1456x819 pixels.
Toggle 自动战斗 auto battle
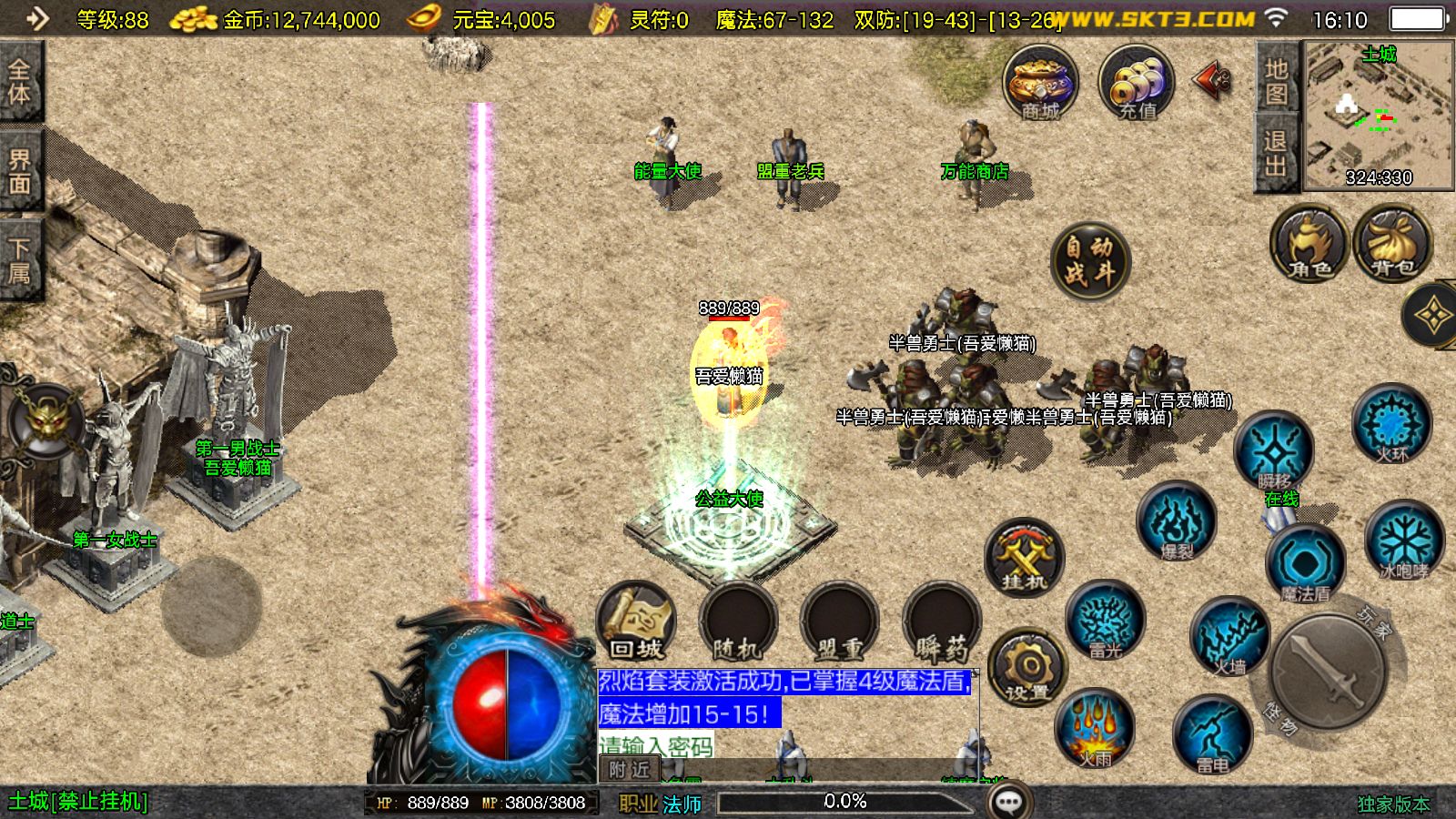pos(1089,260)
